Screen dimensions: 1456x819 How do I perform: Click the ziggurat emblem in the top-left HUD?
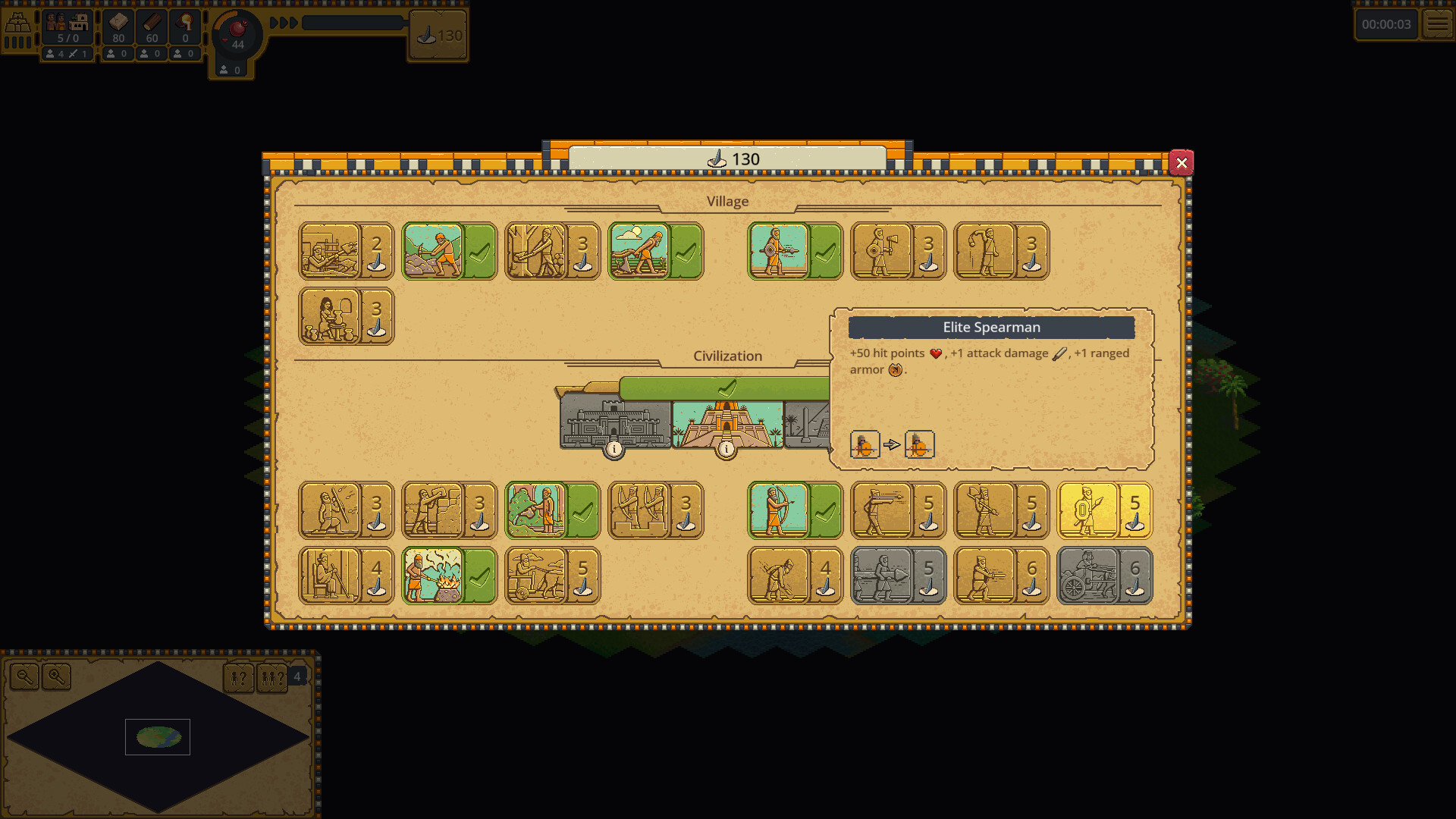[x=19, y=23]
